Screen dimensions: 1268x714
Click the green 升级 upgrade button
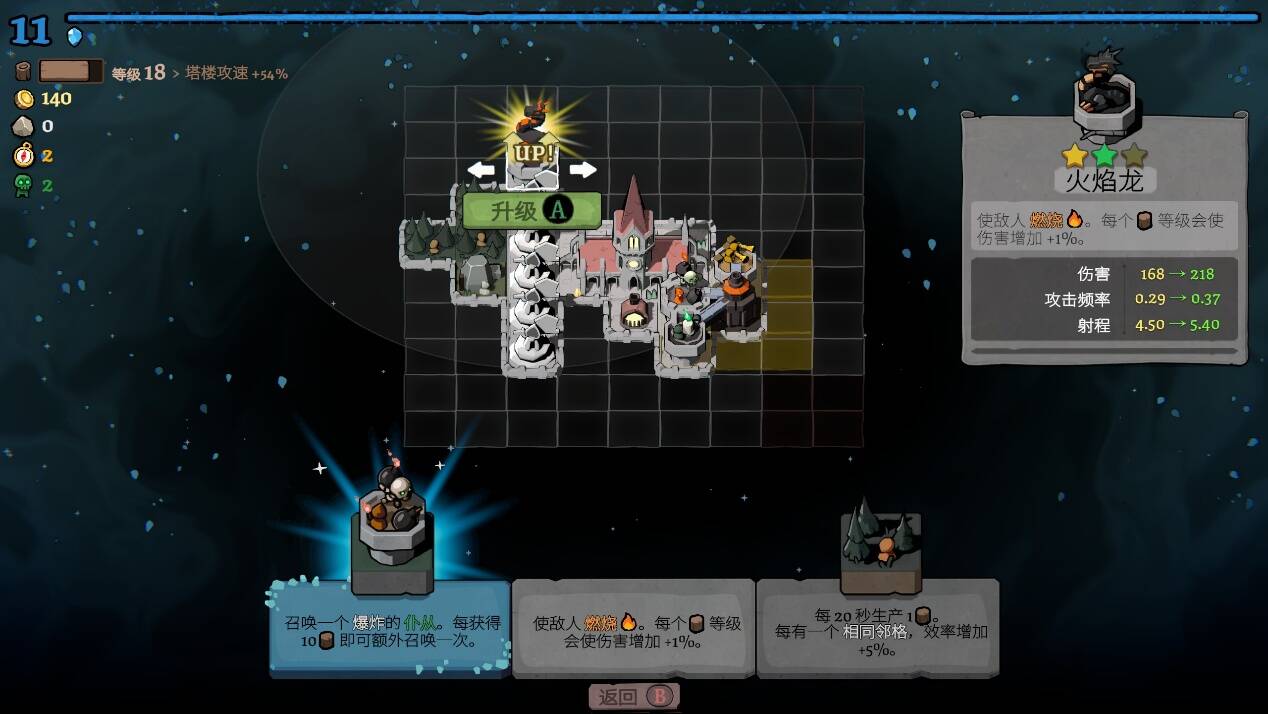[531, 210]
